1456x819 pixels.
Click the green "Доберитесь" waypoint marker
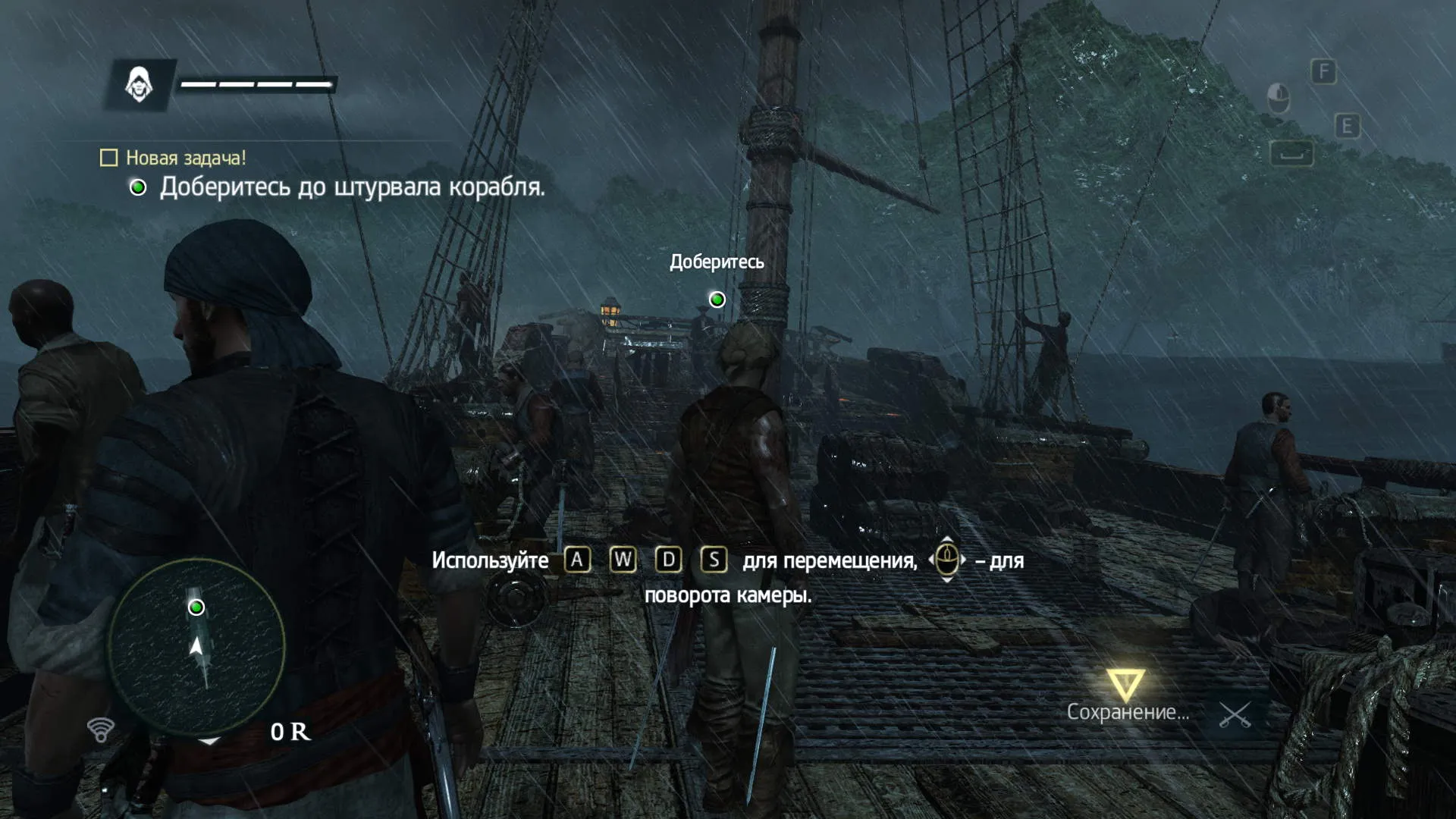pos(717,300)
